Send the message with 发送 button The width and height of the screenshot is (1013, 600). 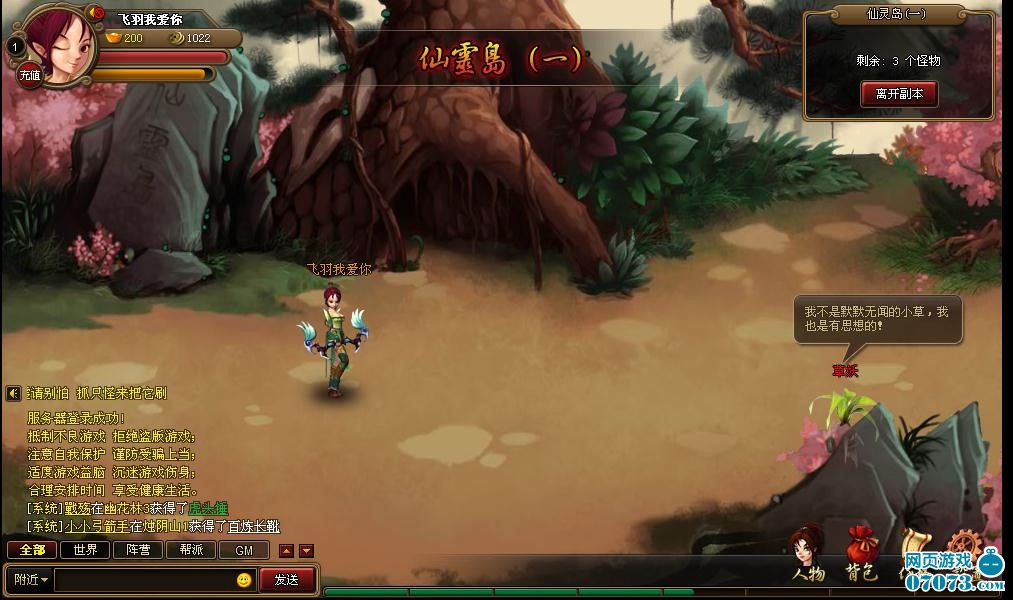click(x=287, y=579)
